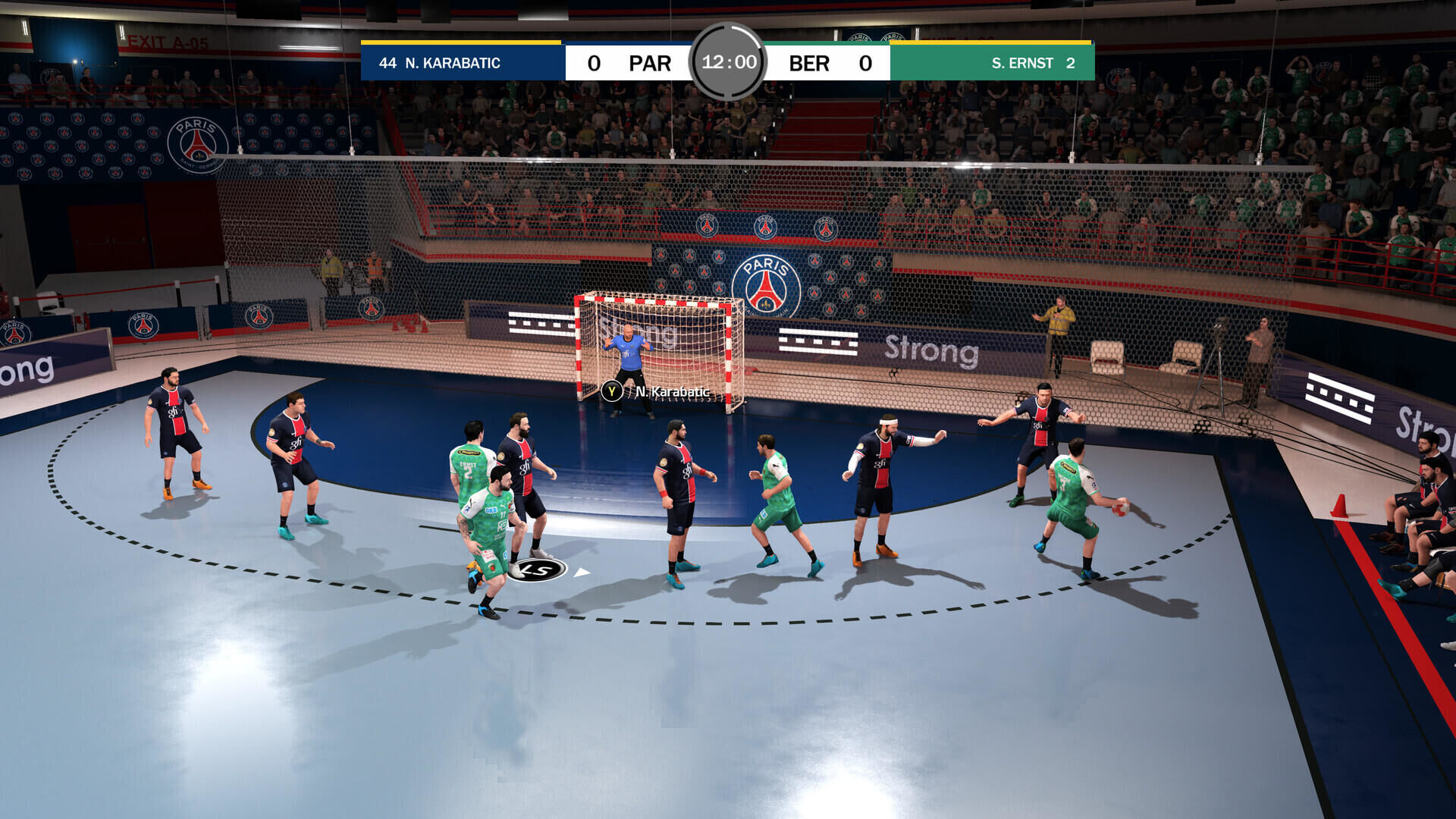Image resolution: width=1456 pixels, height=819 pixels.
Task: Click the circular 12:00 match timer icon
Action: pyautogui.click(x=730, y=64)
